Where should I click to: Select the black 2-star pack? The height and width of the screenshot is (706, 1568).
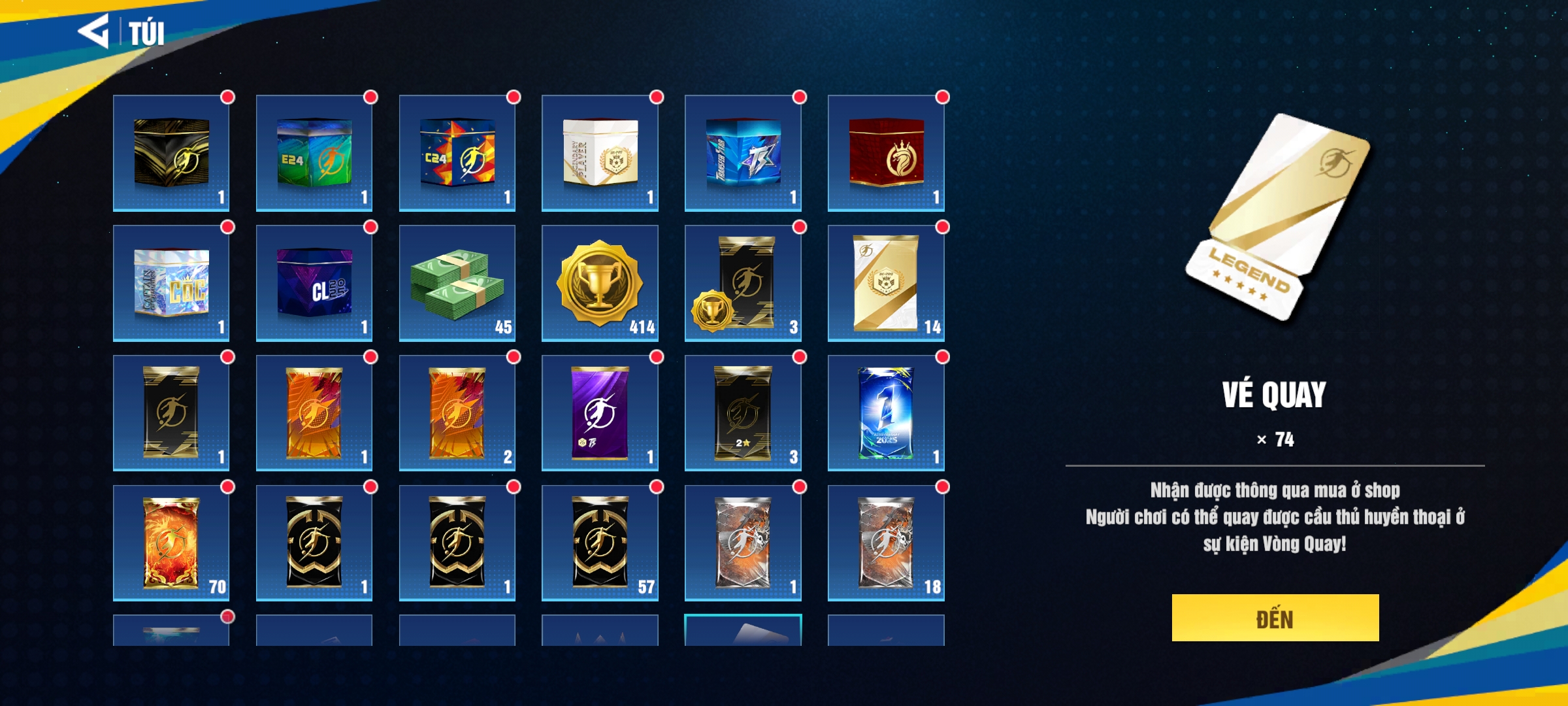[743, 413]
